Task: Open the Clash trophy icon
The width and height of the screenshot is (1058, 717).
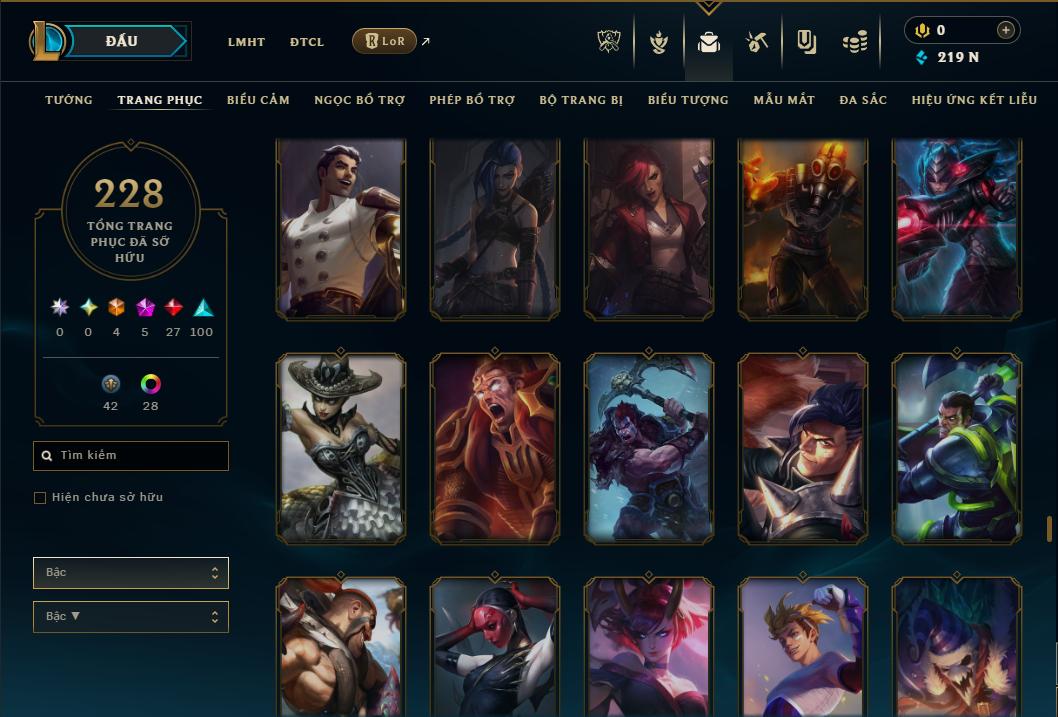Action: tap(609, 42)
